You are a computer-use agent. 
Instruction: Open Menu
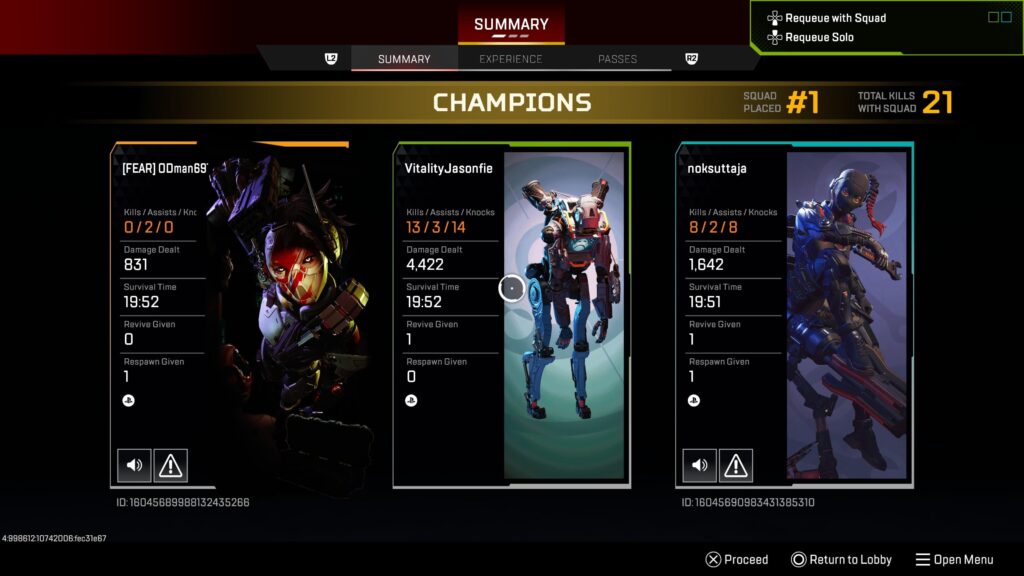point(954,560)
